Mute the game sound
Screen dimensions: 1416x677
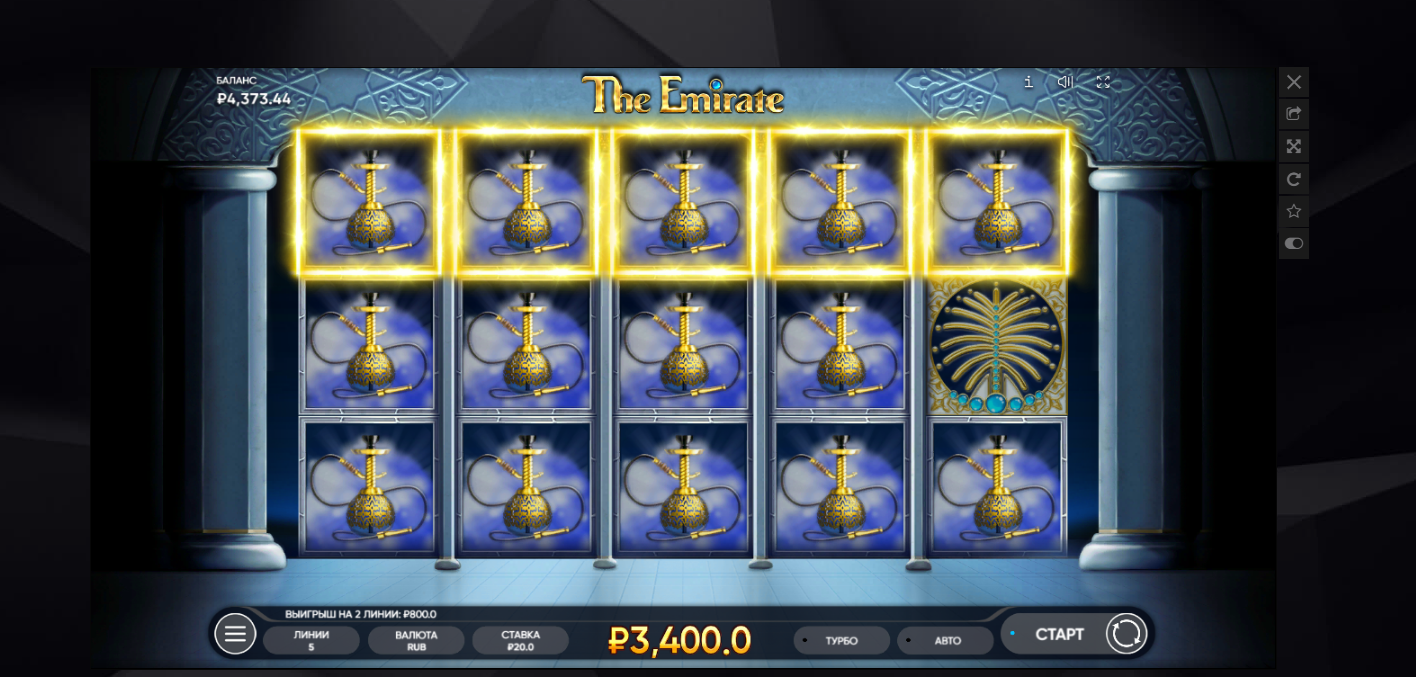(1065, 82)
